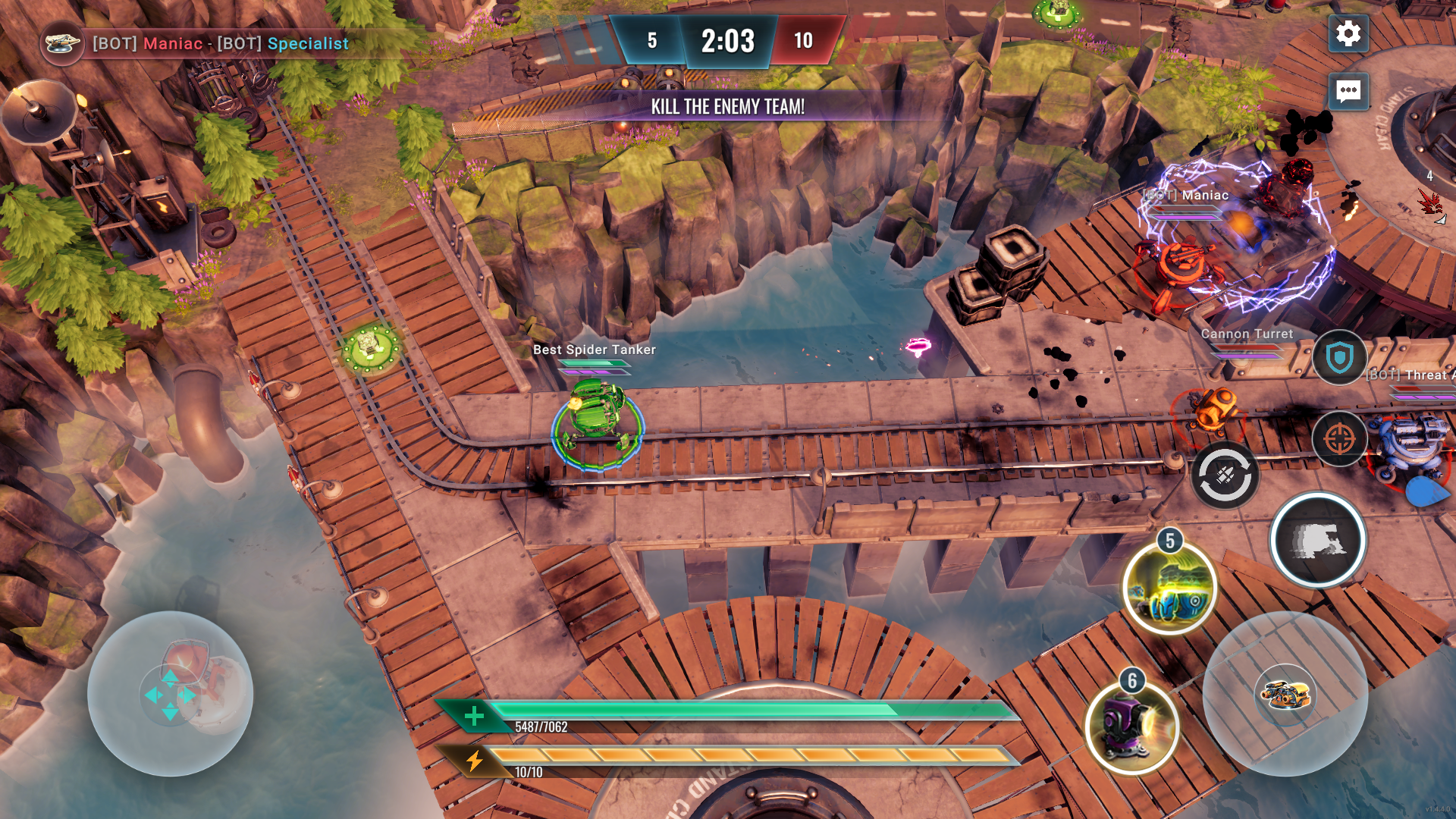Click the Best Spider Tanker nameplate
This screenshot has height=819, width=1456.
[x=595, y=350]
